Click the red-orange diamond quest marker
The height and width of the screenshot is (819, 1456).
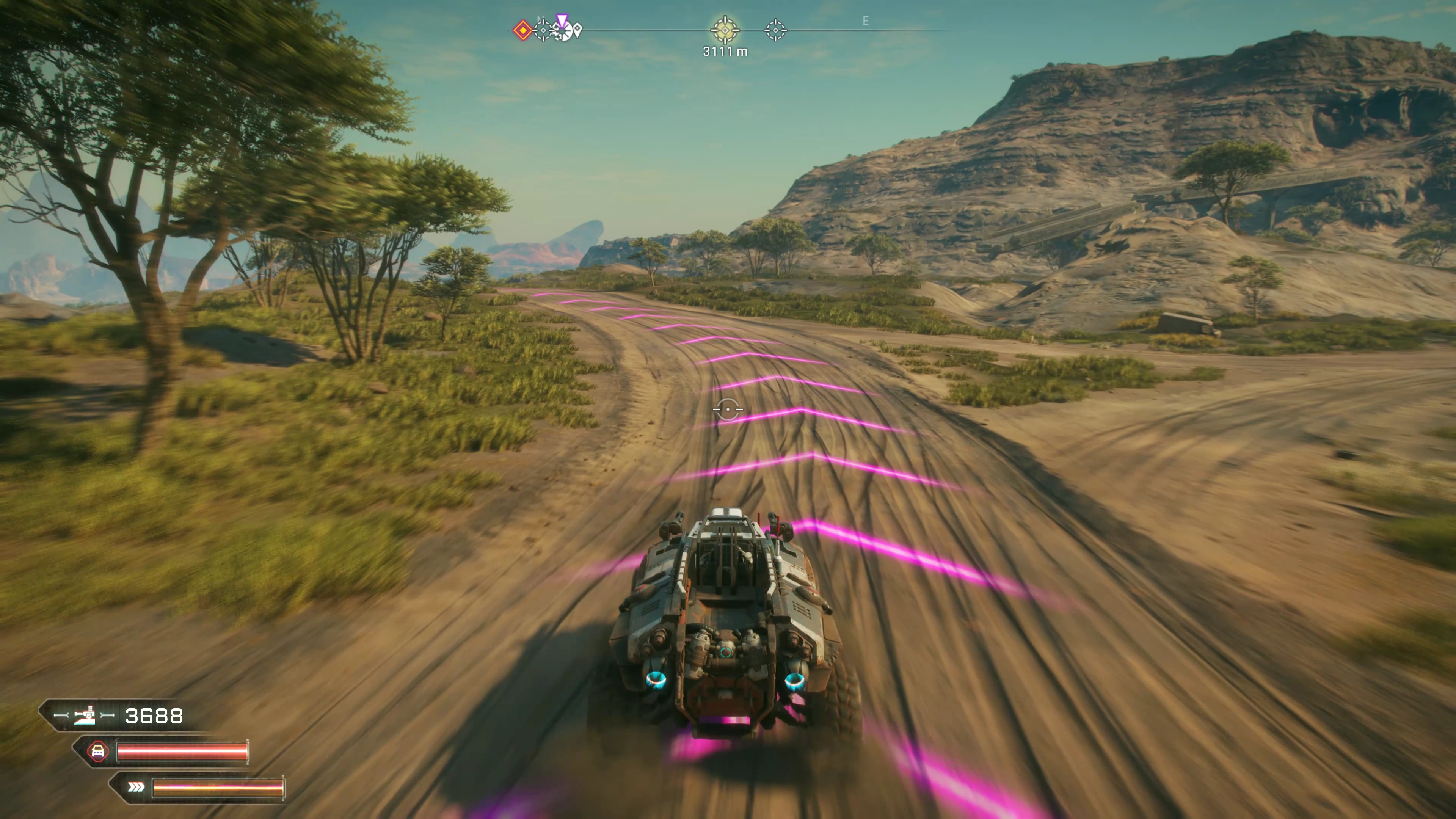(x=523, y=30)
